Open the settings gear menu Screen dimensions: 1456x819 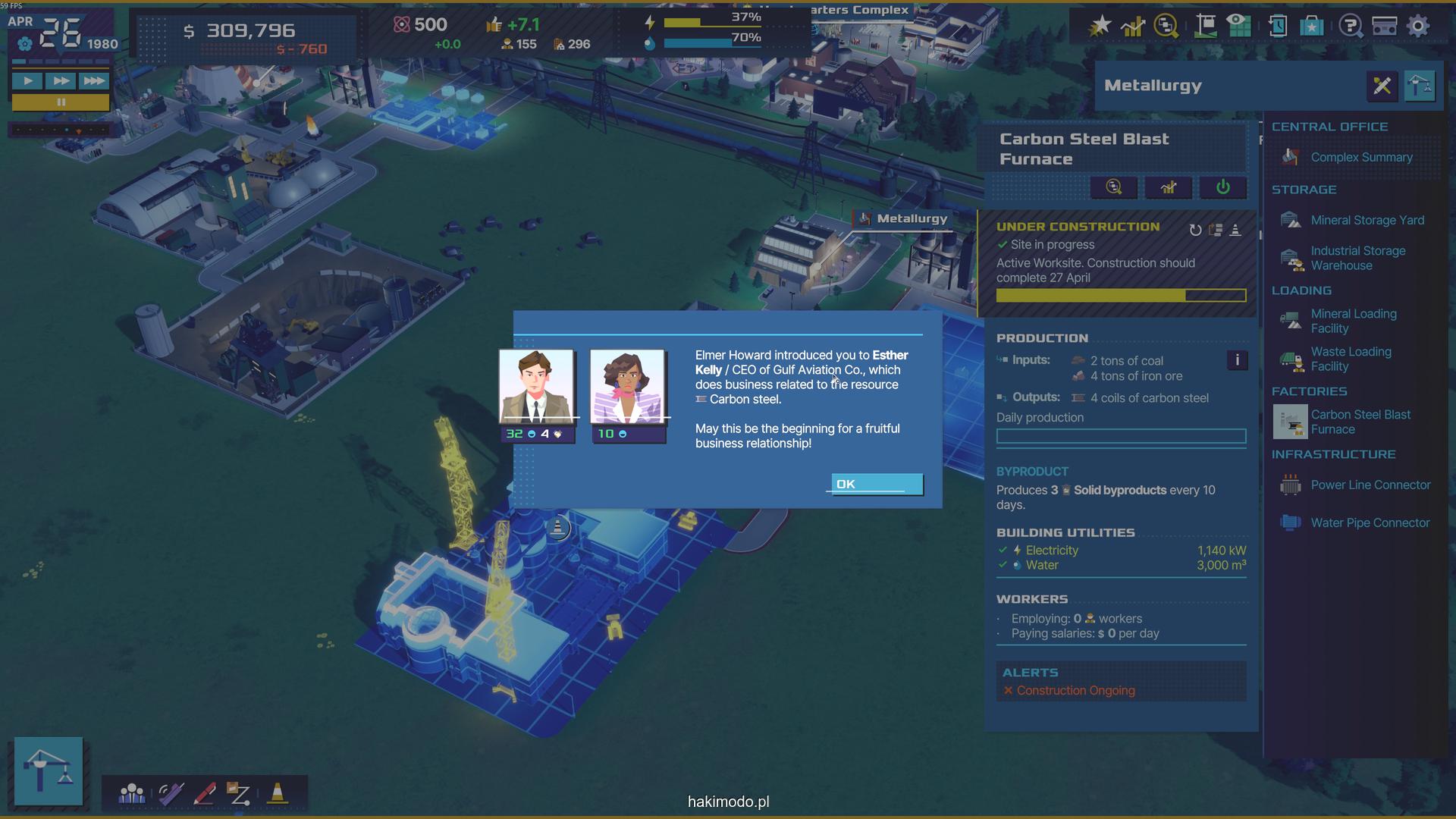click(1417, 26)
